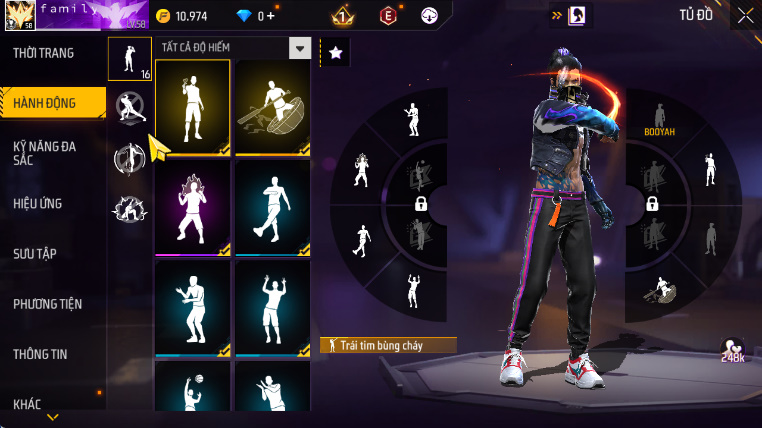Open the Tủ Đồ collapse arrow button
Image resolution: width=762 pixels, height=428 pixels.
pos(556,15)
